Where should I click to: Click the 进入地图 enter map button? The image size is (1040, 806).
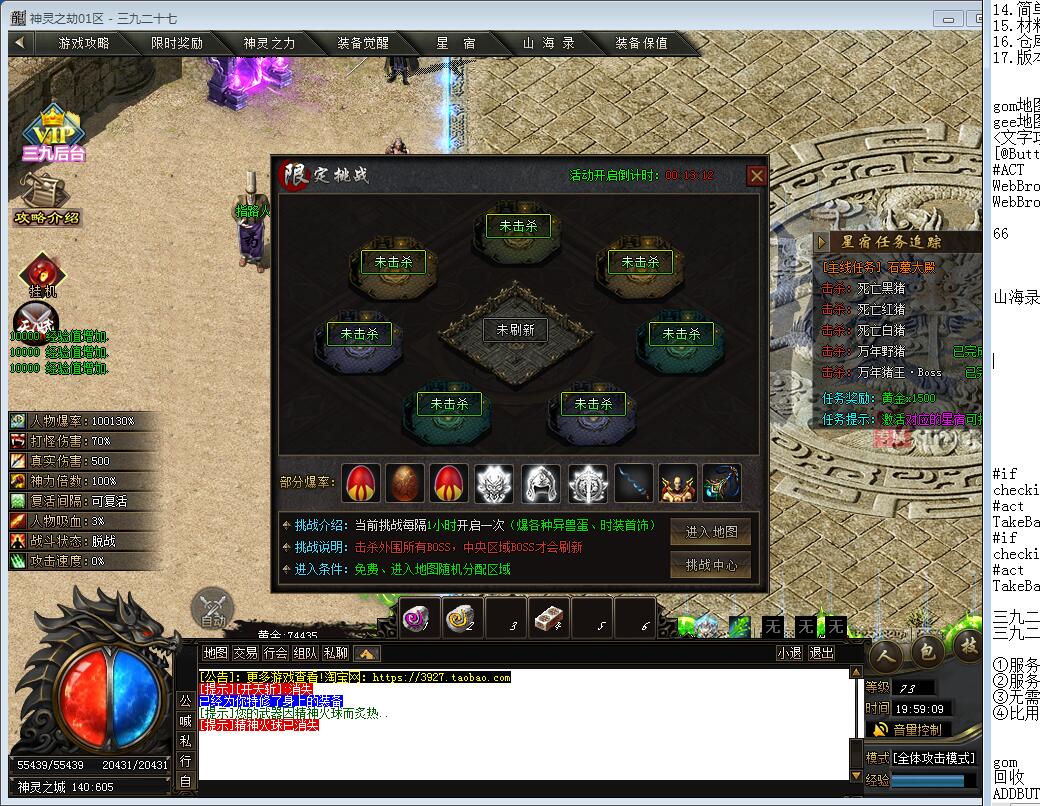pyautogui.click(x=710, y=532)
